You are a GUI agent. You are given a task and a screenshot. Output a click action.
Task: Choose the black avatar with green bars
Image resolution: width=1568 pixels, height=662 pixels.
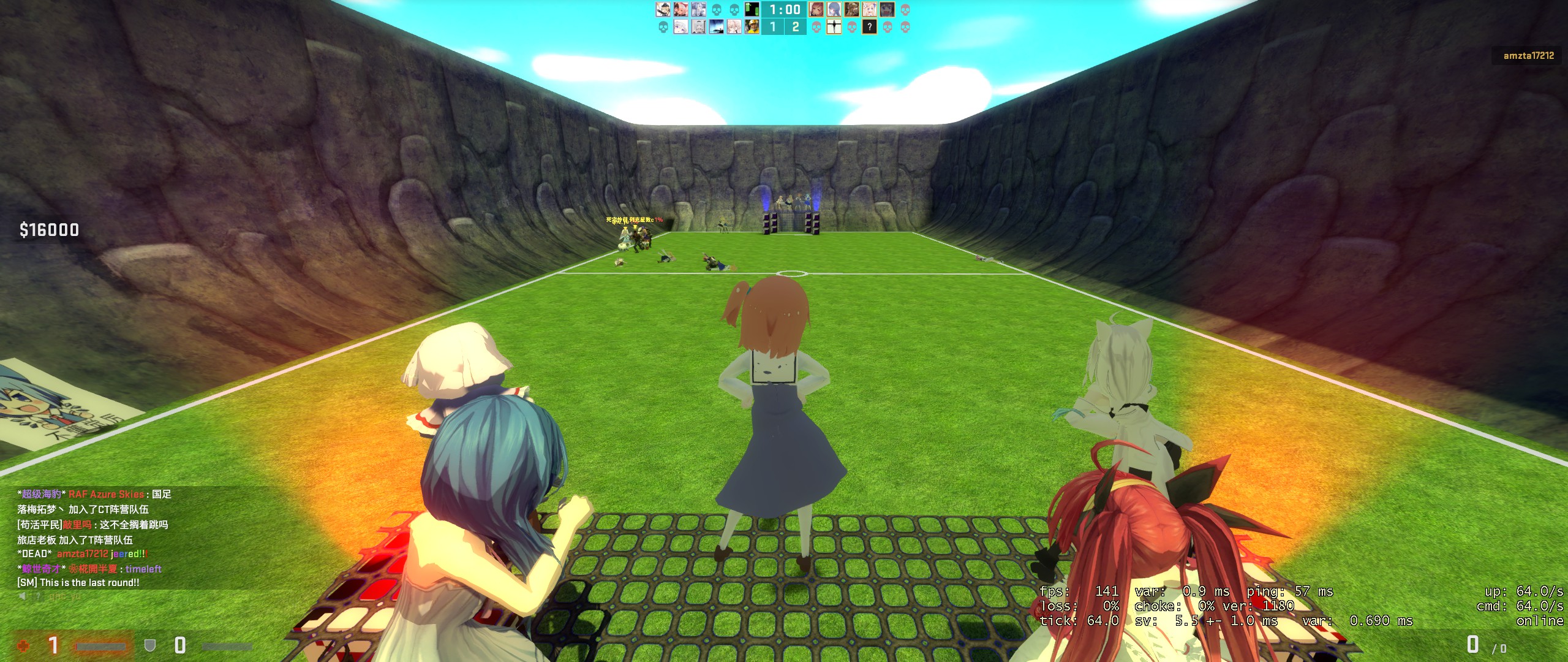[x=752, y=9]
